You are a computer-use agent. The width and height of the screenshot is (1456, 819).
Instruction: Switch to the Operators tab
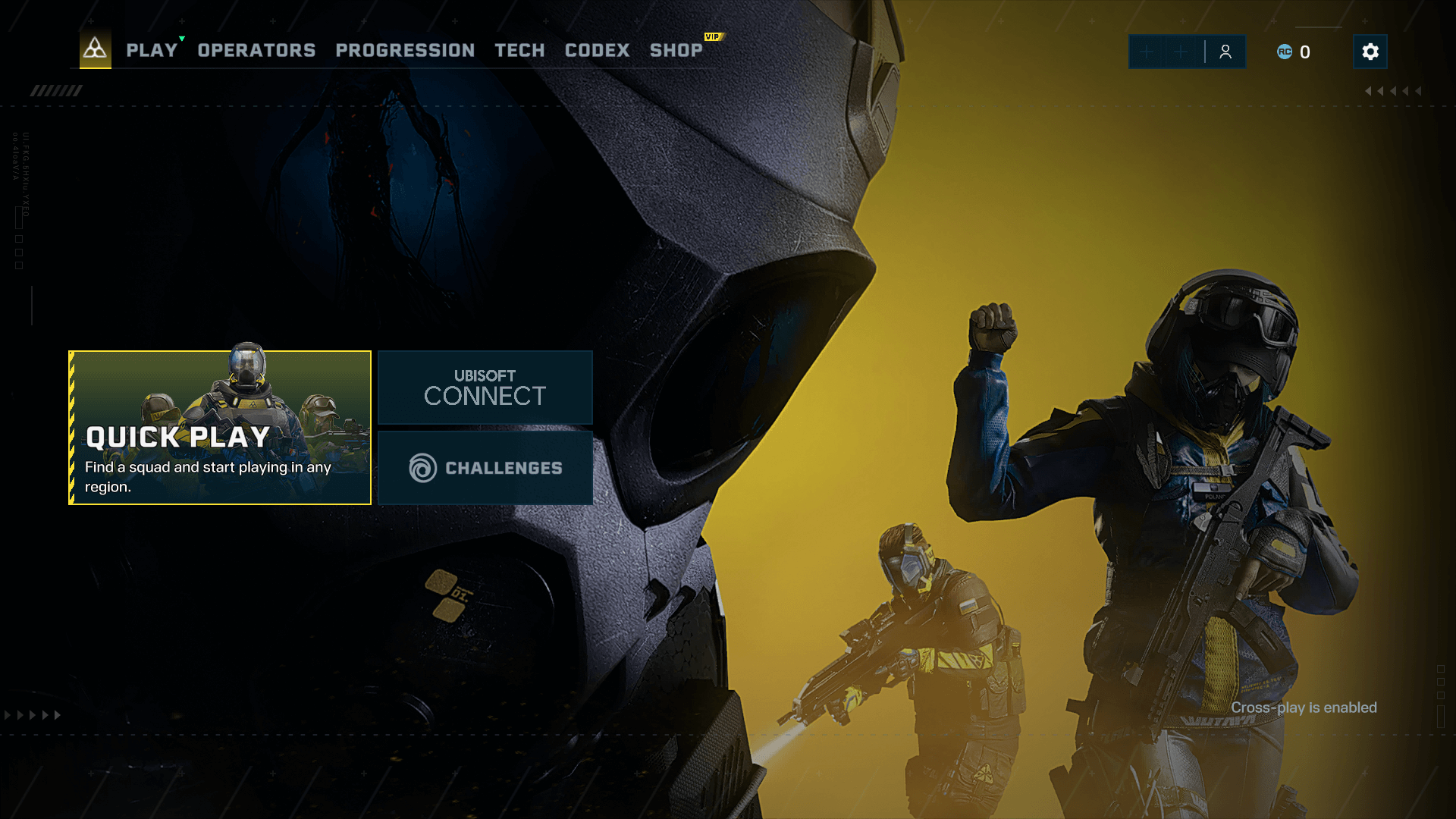(256, 50)
